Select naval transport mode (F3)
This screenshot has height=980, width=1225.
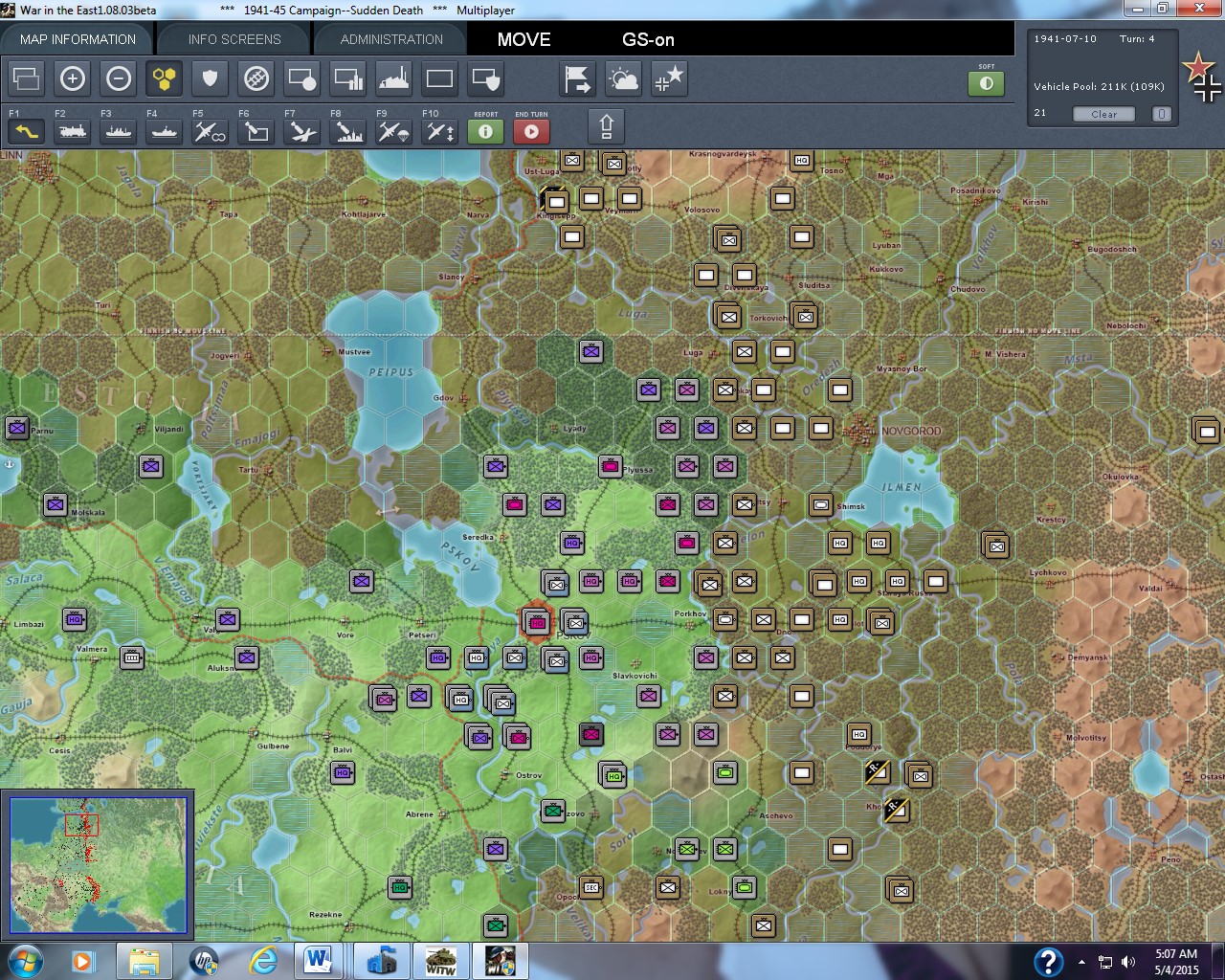pyautogui.click(x=117, y=132)
